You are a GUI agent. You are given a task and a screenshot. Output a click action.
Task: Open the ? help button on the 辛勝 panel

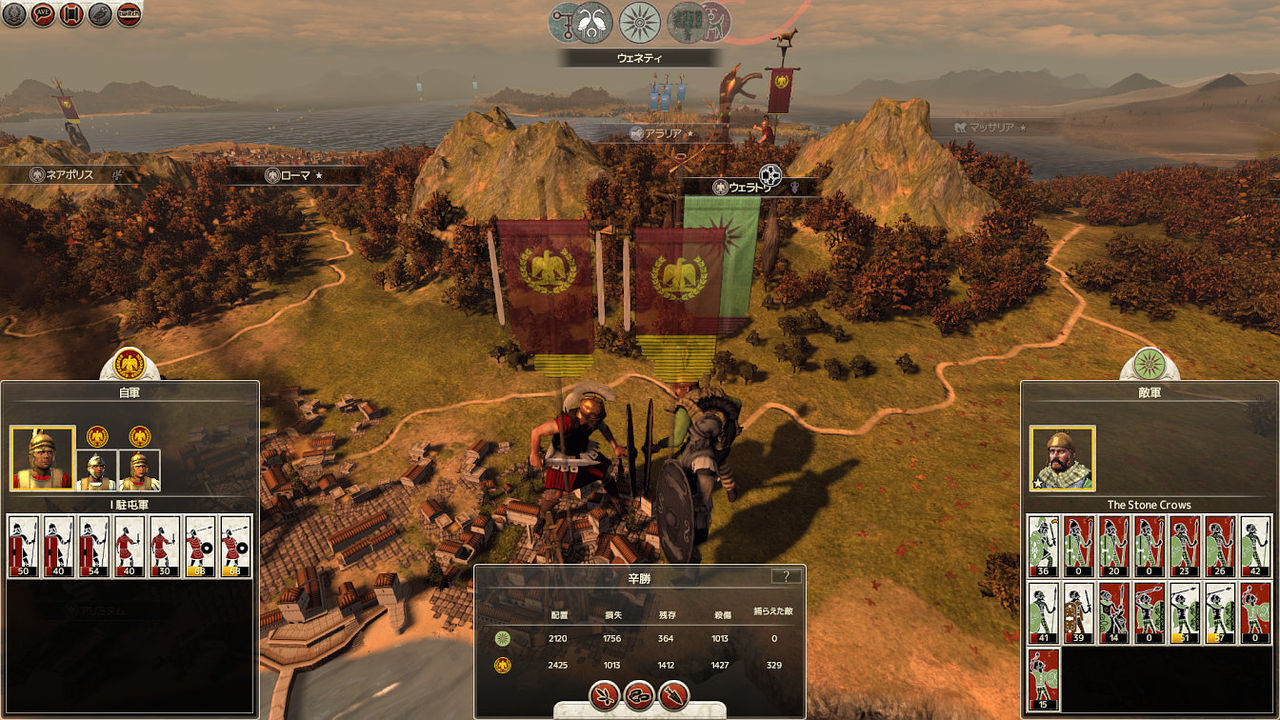point(789,576)
